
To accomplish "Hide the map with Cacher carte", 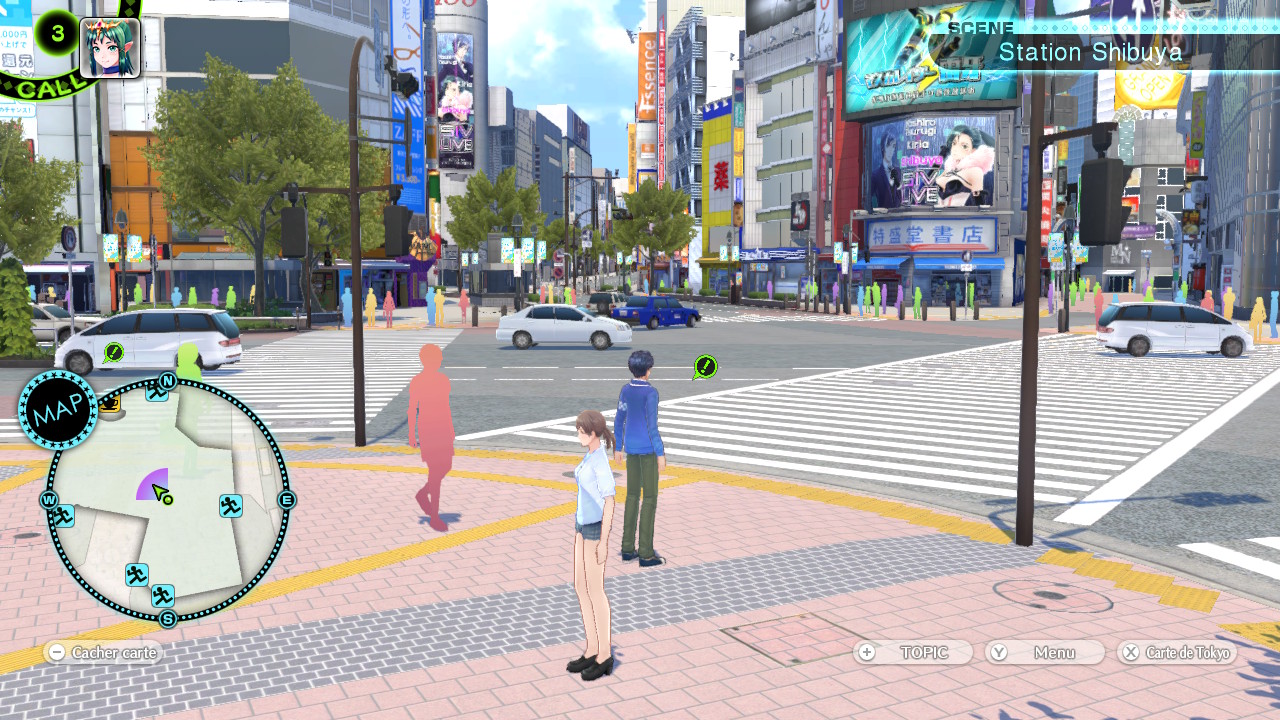I will (x=103, y=653).
